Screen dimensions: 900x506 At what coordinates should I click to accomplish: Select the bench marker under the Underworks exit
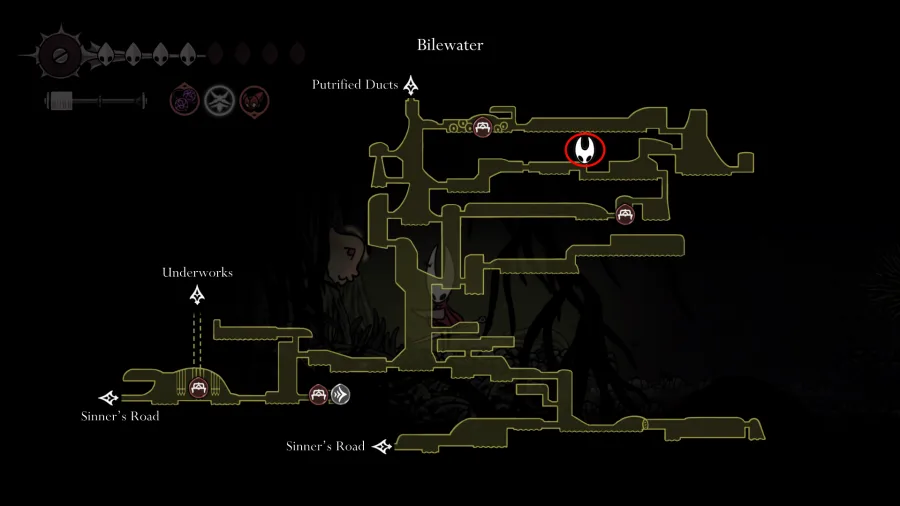coord(197,387)
